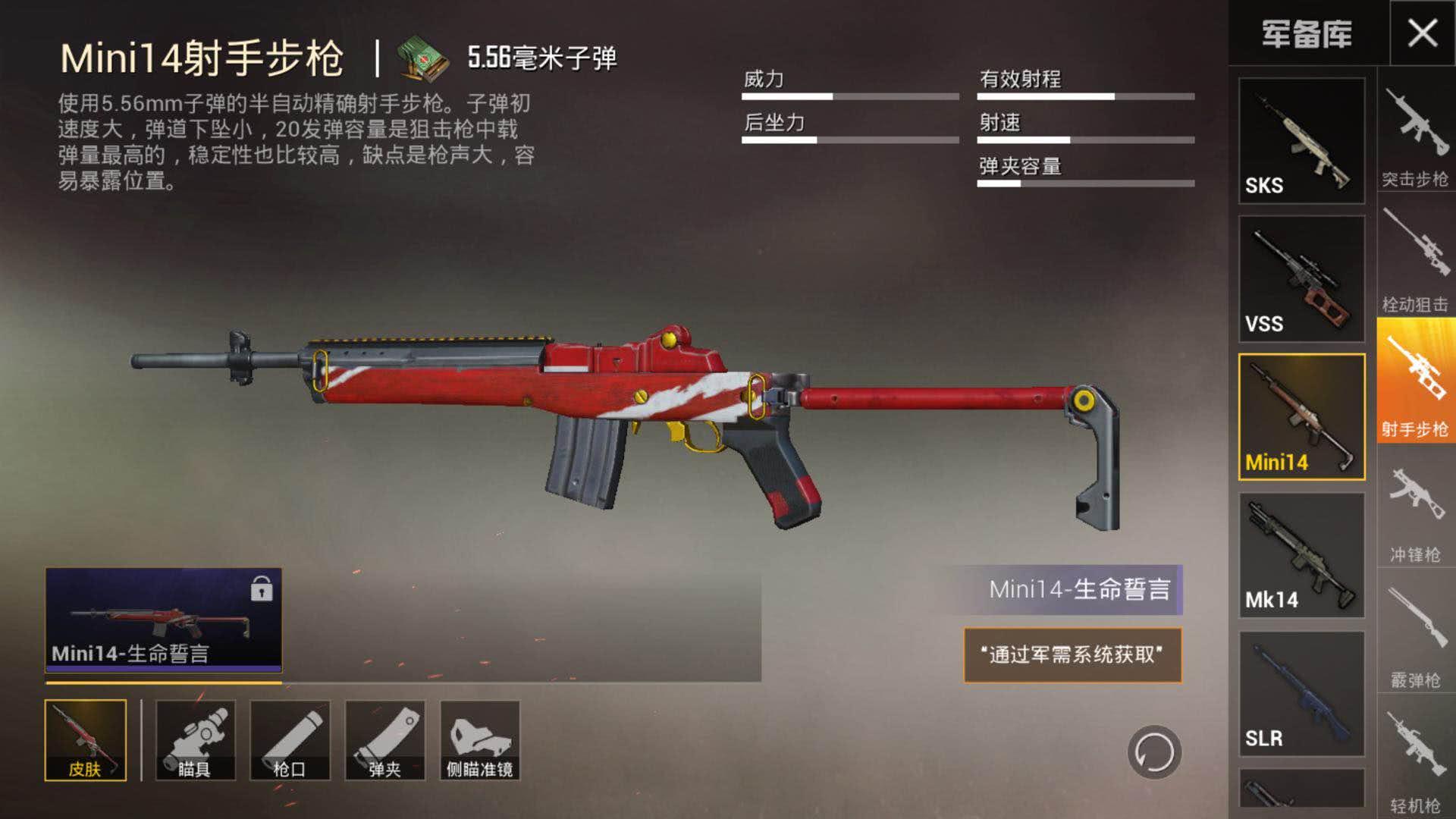
Task: Select the Mini14 weapon tile
Action: tap(1301, 417)
